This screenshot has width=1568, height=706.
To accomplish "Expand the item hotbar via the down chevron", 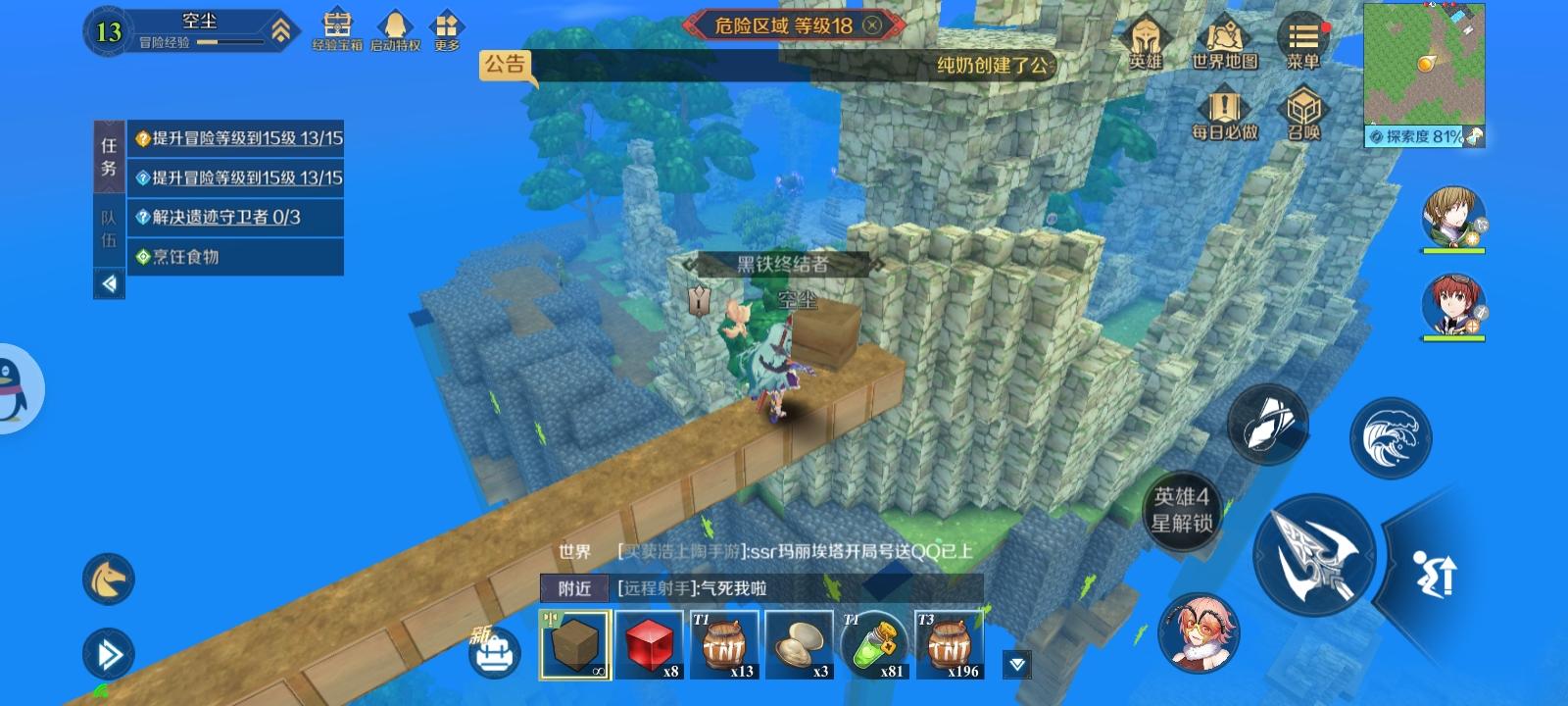I will (x=1015, y=664).
